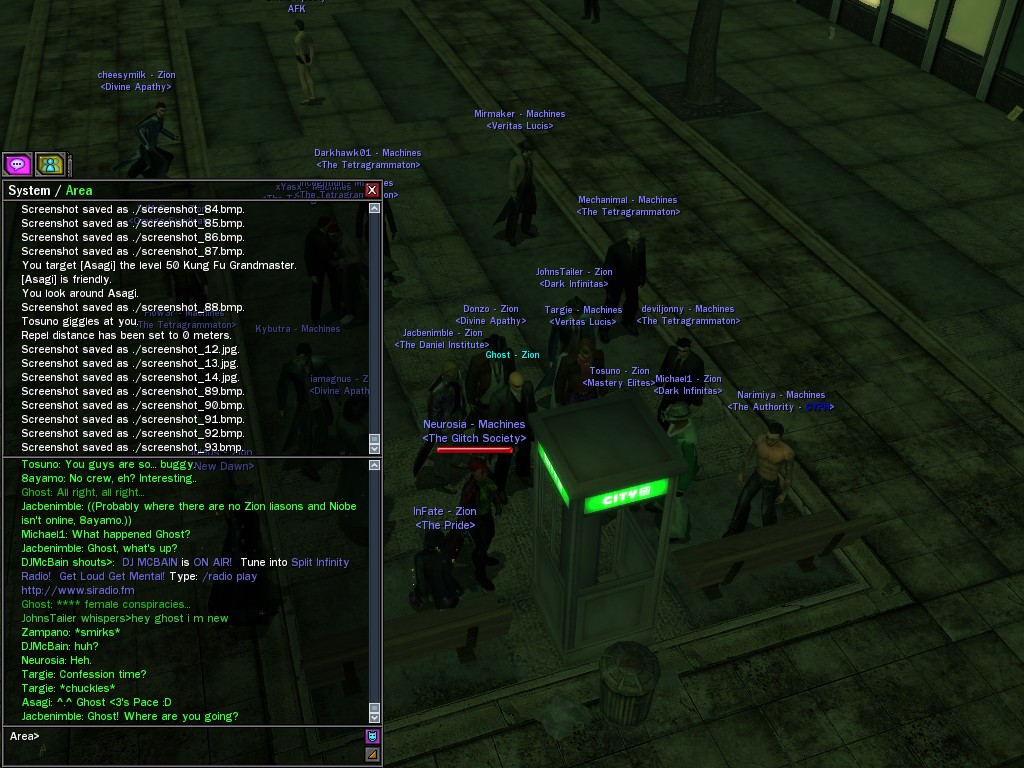Click the system log scroll-down arrow
The width and height of the screenshot is (1024, 768).
coord(375,447)
